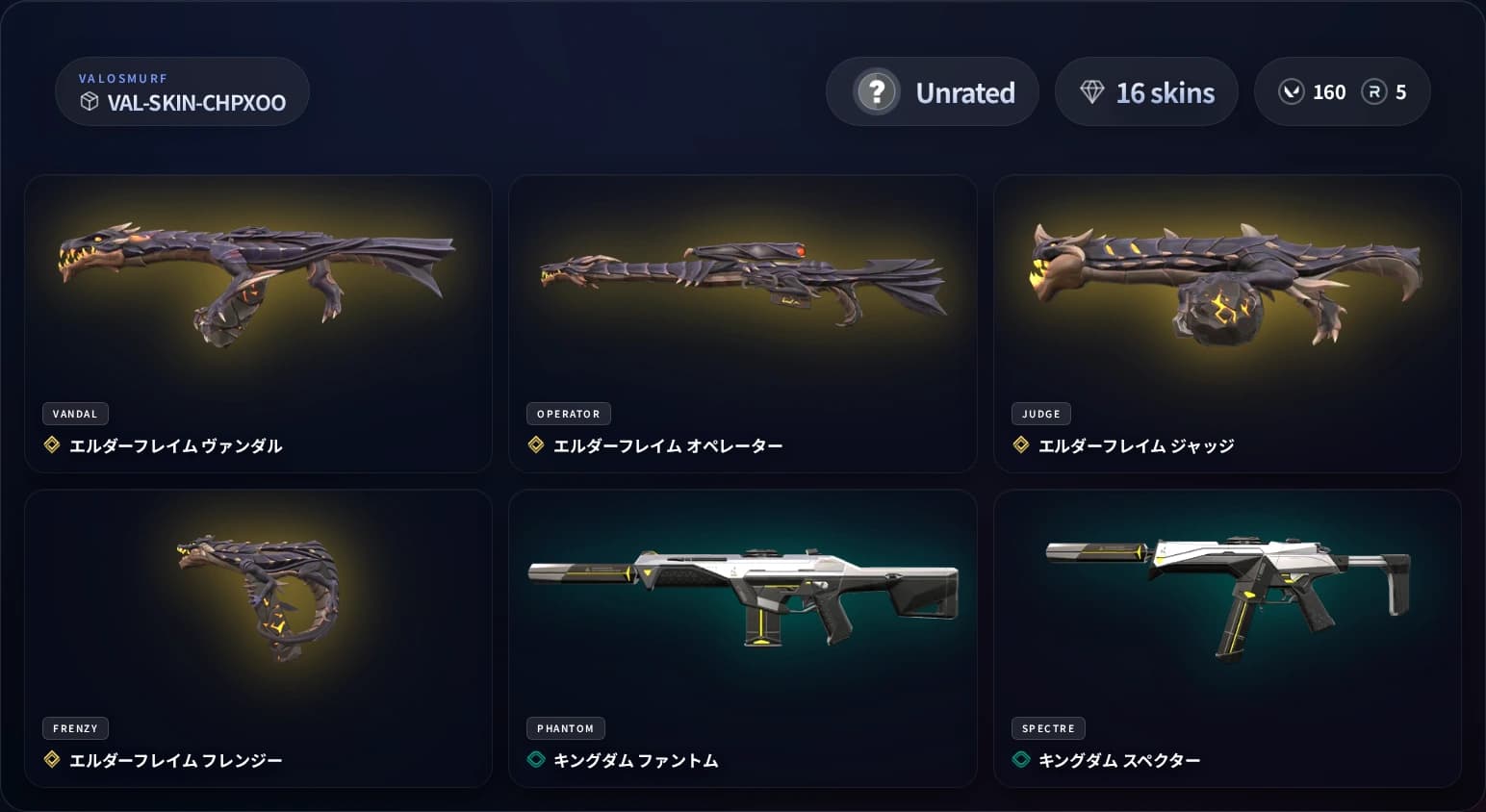This screenshot has width=1486, height=812.
Task: Click the diamond gem icon next to 16 skins
Action: [x=1092, y=90]
